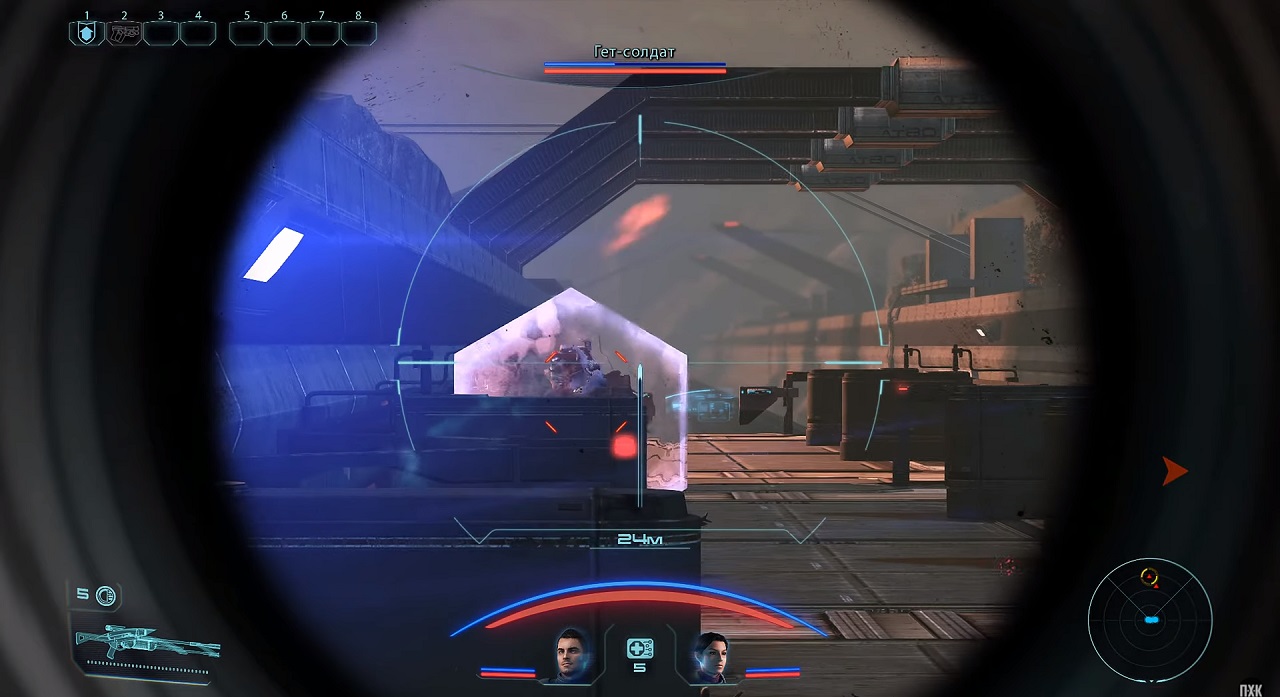
Task: Open the circular radar minimap
Action: [1150, 620]
